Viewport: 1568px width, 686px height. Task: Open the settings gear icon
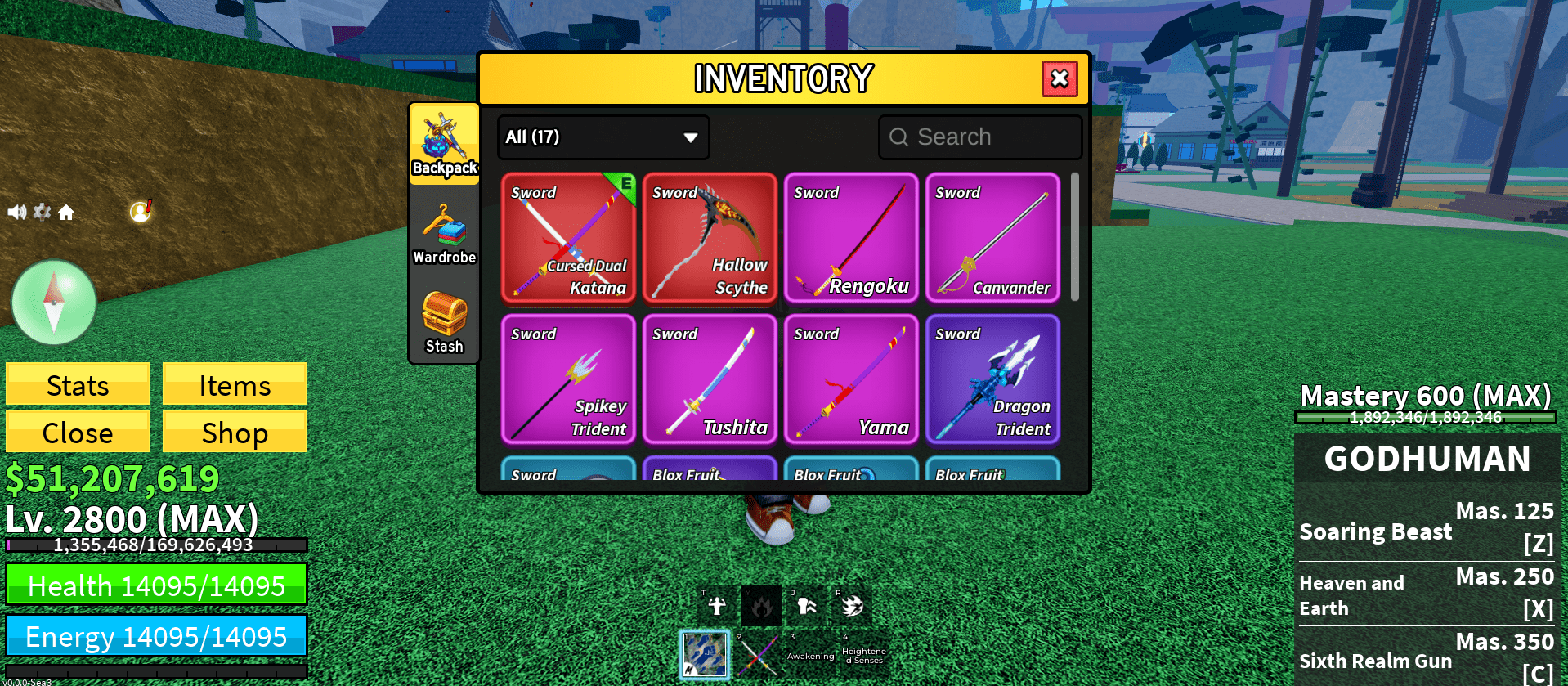pos(42,211)
